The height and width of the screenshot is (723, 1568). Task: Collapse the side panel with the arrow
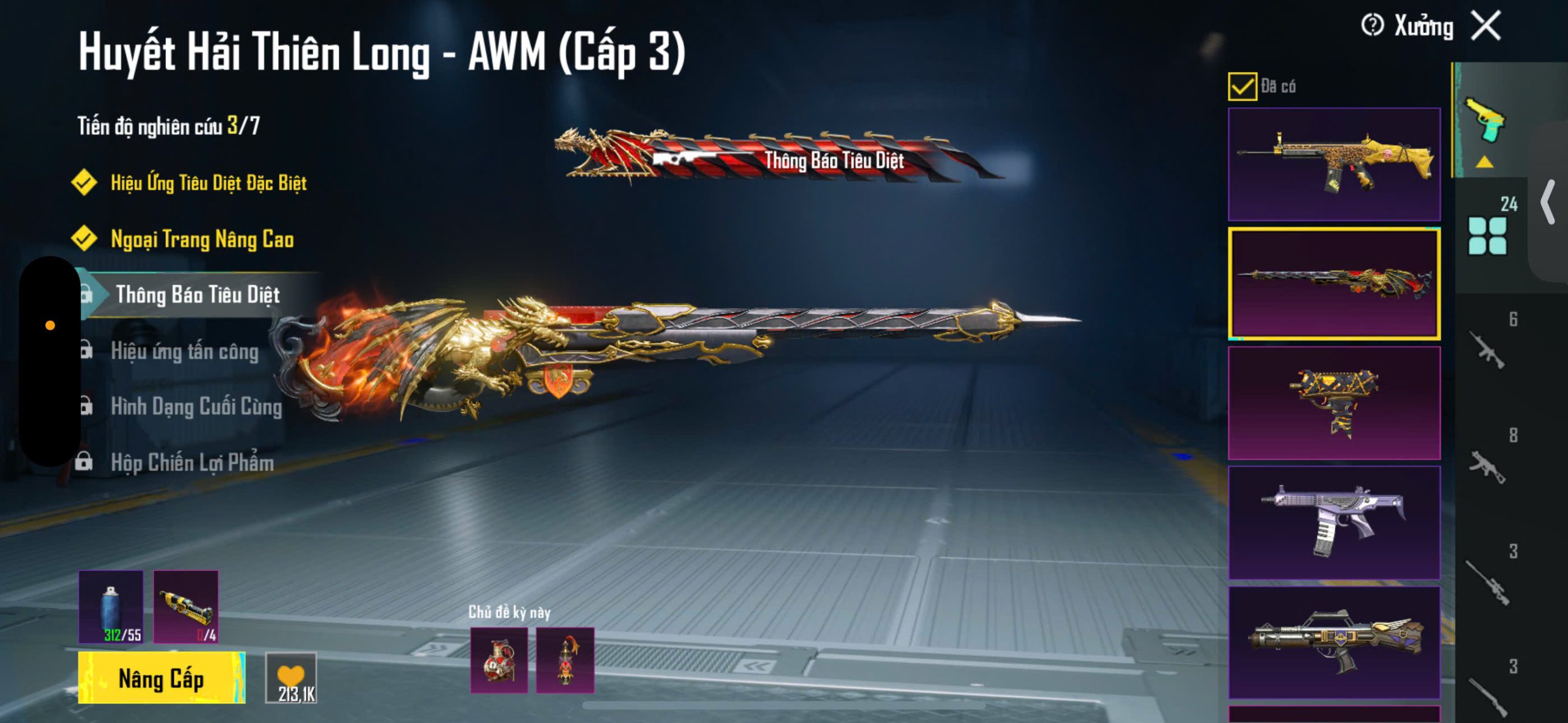point(1548,202)
